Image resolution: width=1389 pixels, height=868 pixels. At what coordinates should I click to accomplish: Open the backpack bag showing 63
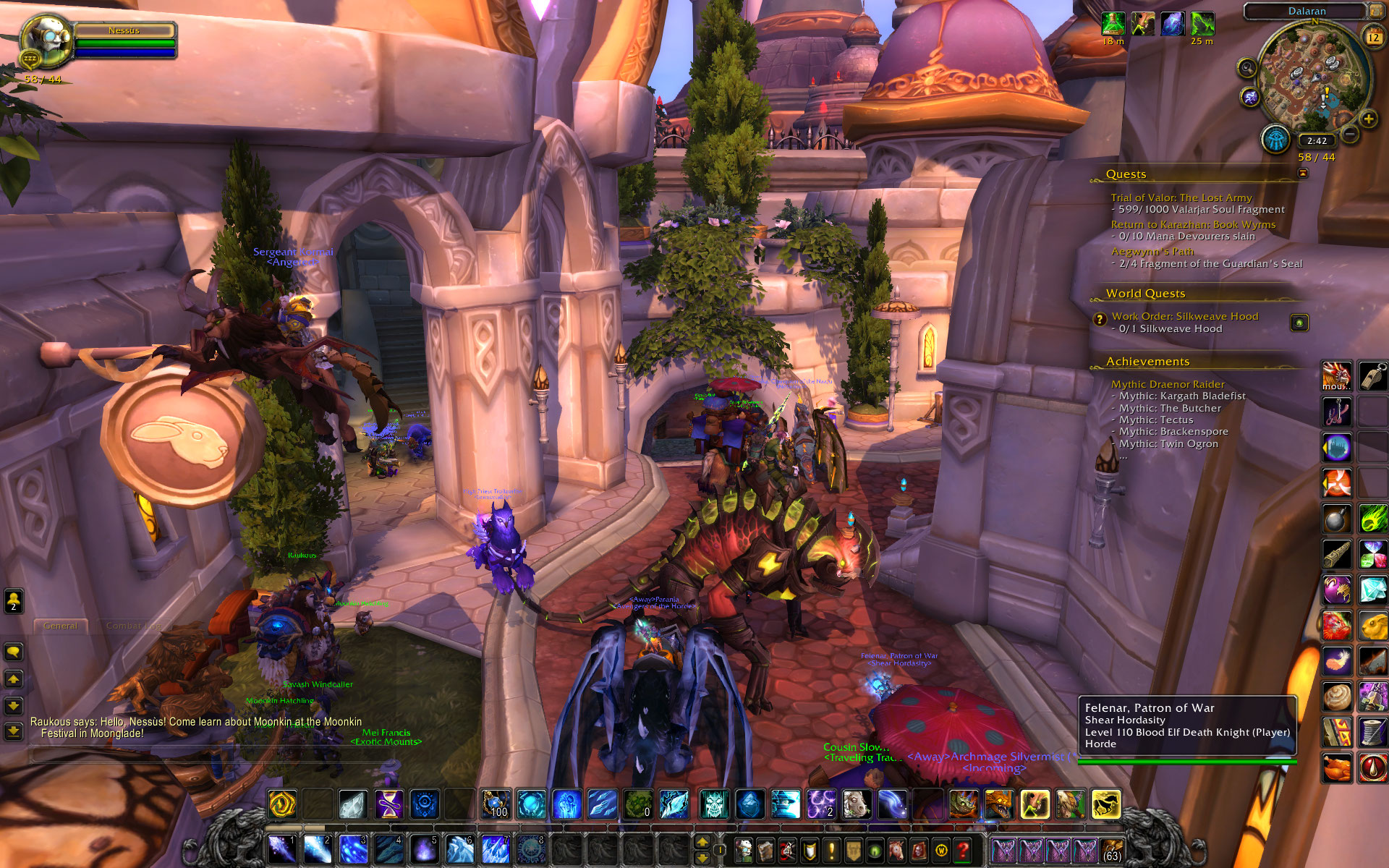click(x=1112, y=850)
